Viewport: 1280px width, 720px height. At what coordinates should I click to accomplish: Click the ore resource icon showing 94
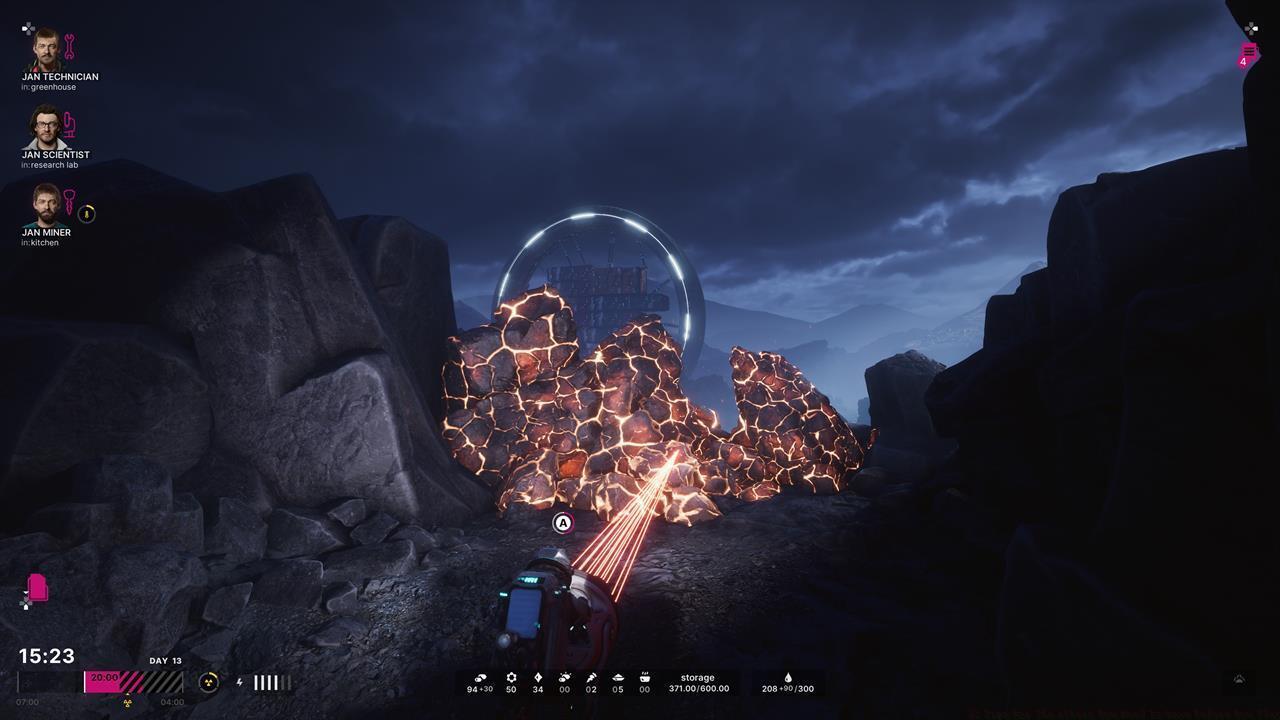click(479, 677)
